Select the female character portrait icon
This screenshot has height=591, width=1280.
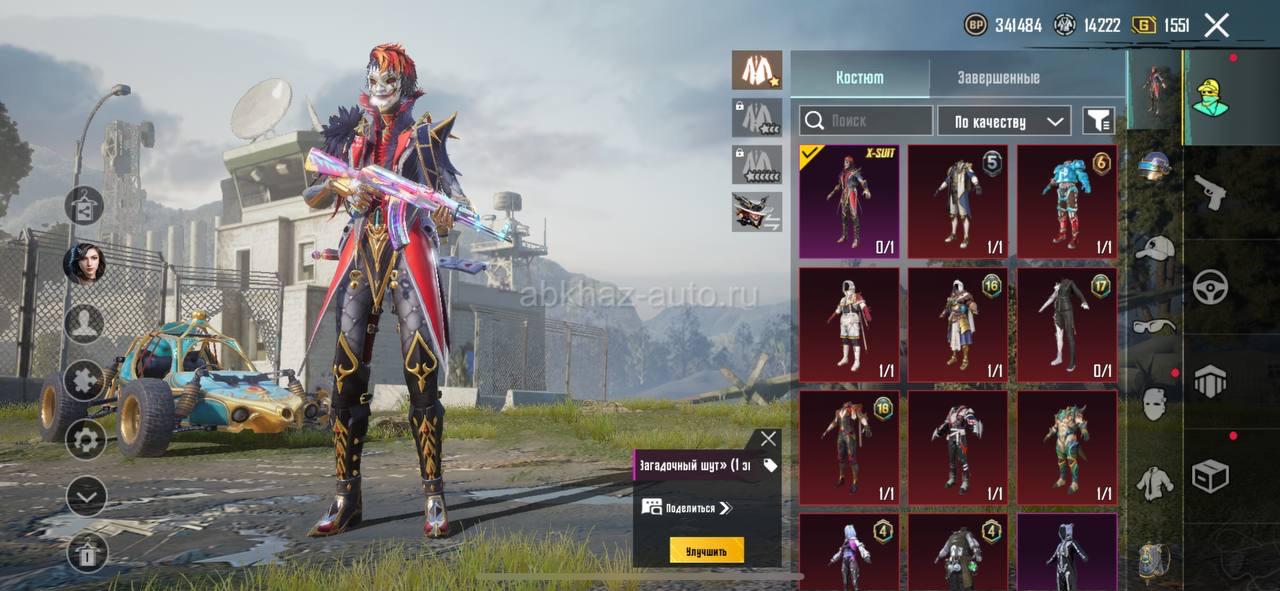[85, 264]
